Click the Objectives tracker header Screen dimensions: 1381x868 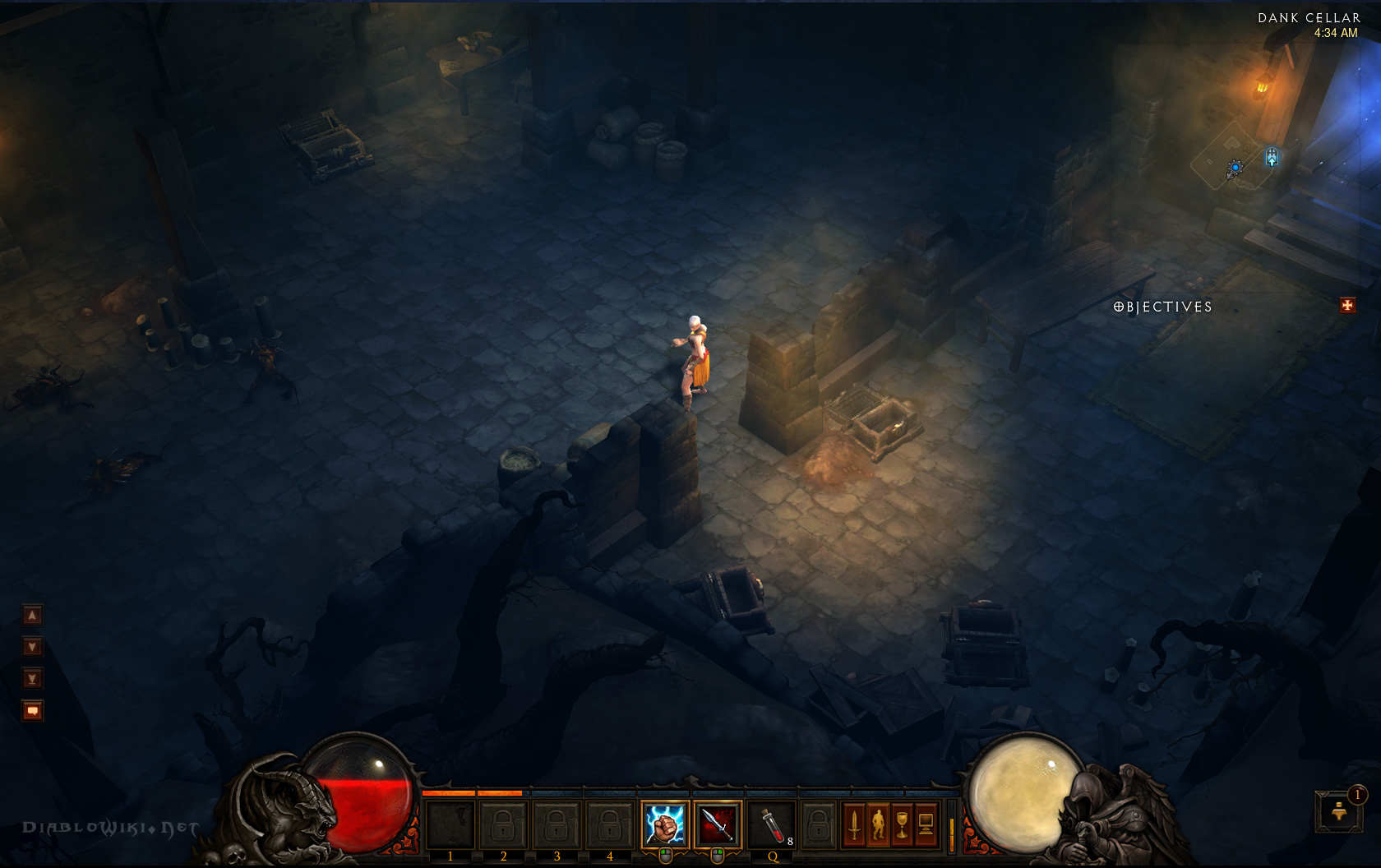pyautogui.click(x=1162, y=307)
